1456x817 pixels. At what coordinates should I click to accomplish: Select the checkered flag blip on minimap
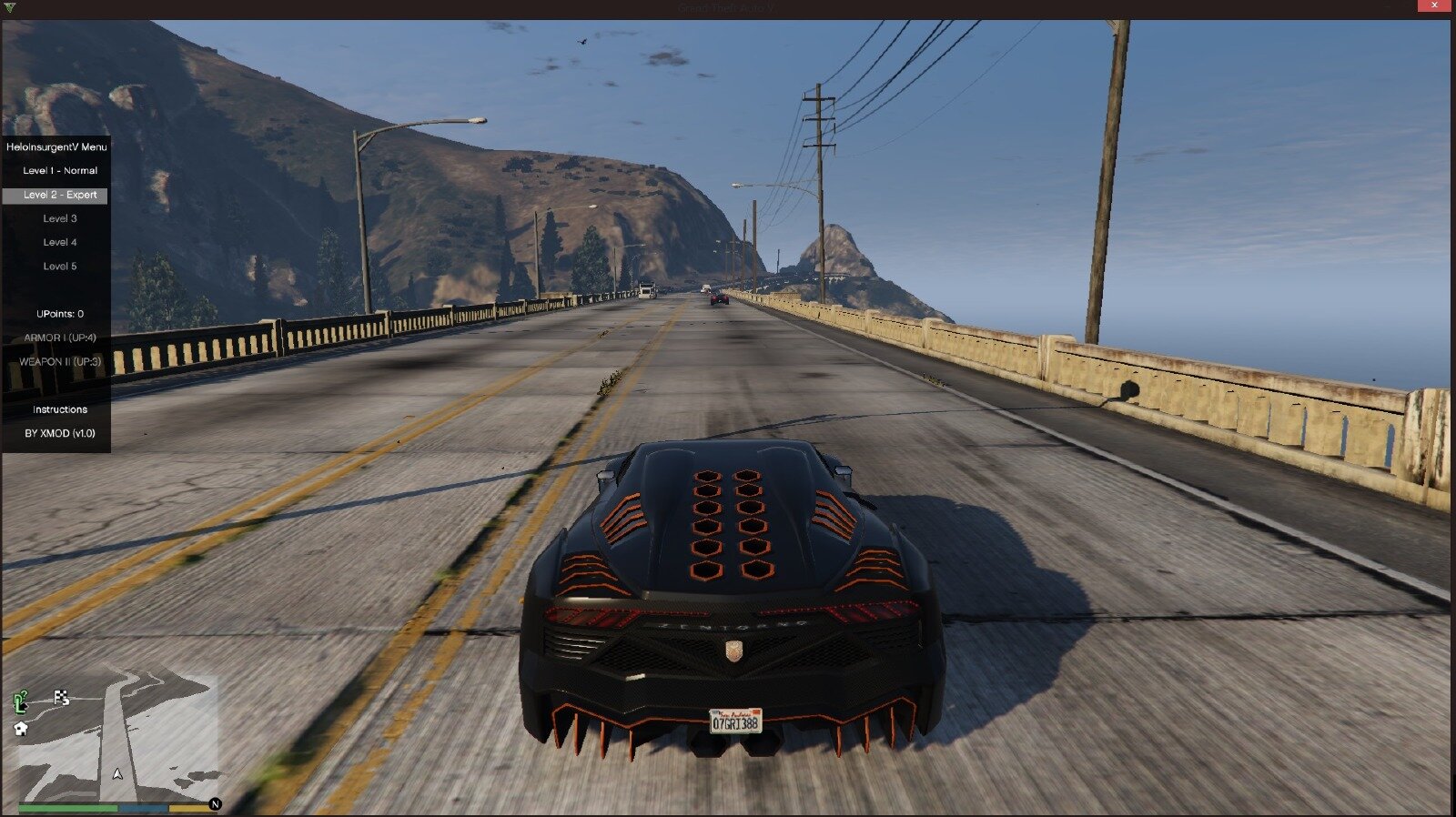(x=62, y=698)
